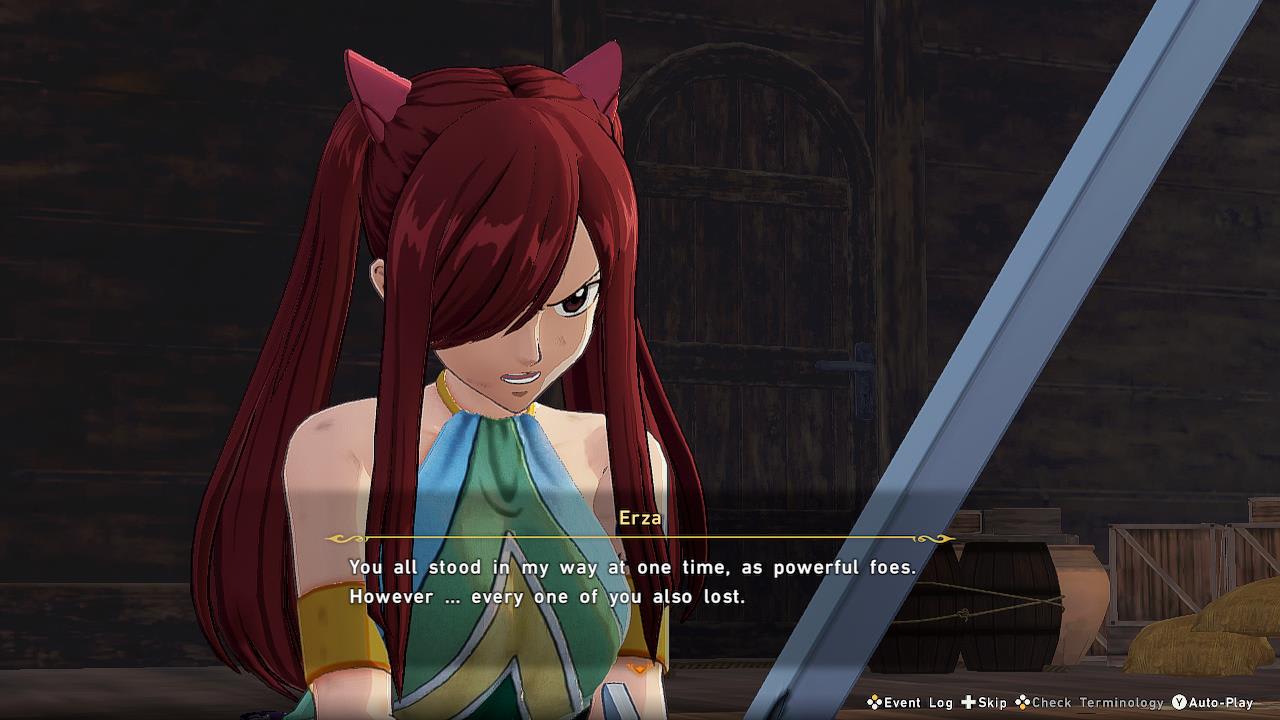This screenshot has height=720, width=1280.
Task: Click the Y button icon for Auto-Play
Action: [1179, 703]
